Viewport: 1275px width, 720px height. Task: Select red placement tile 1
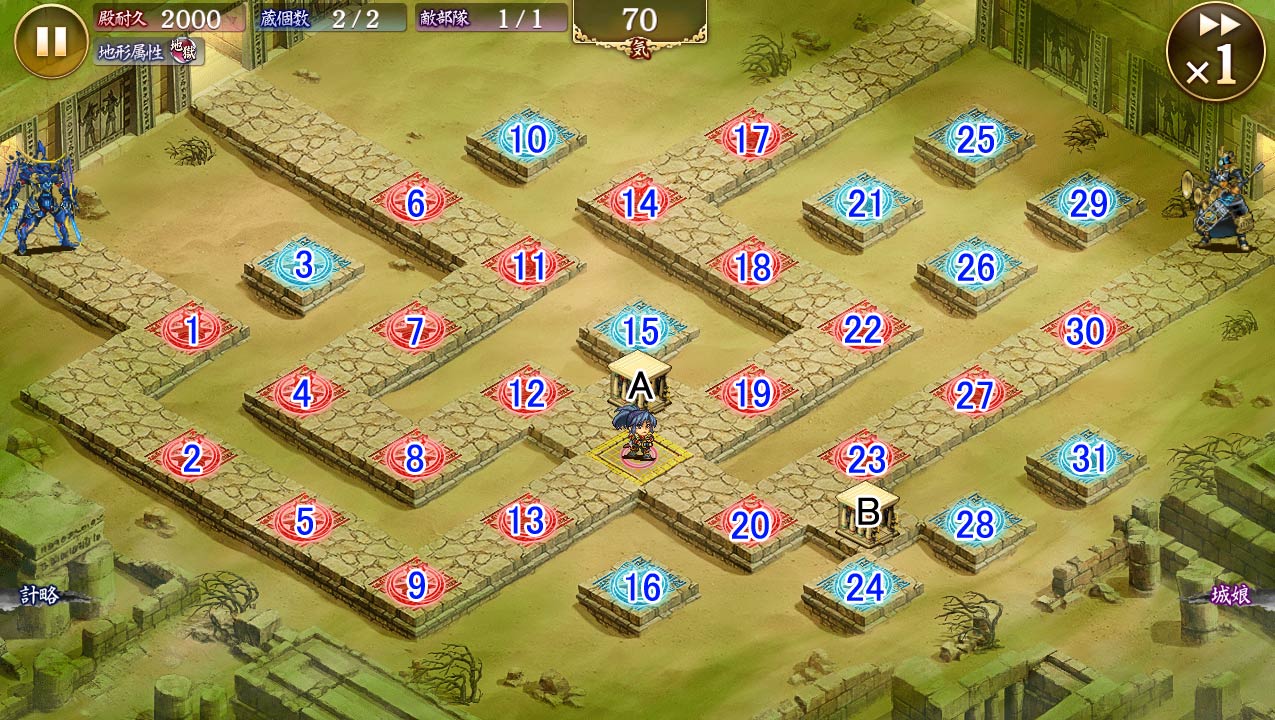click(x=191, y=330)
